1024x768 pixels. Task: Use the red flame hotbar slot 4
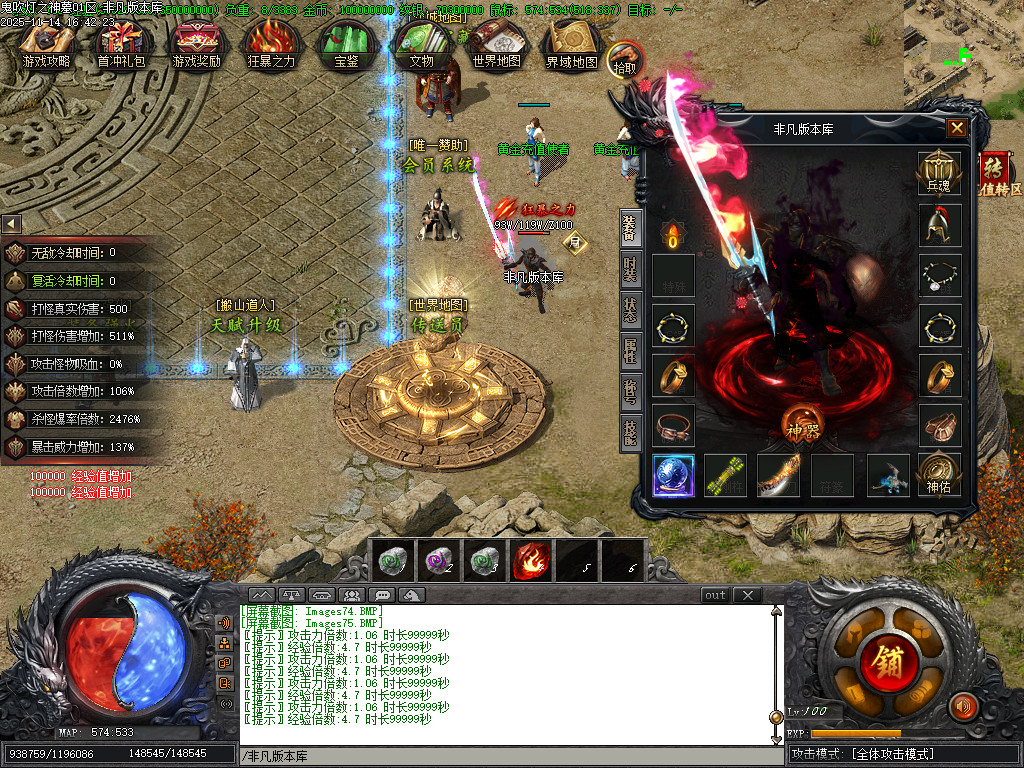pyautogui.click(x=531, y=561)
